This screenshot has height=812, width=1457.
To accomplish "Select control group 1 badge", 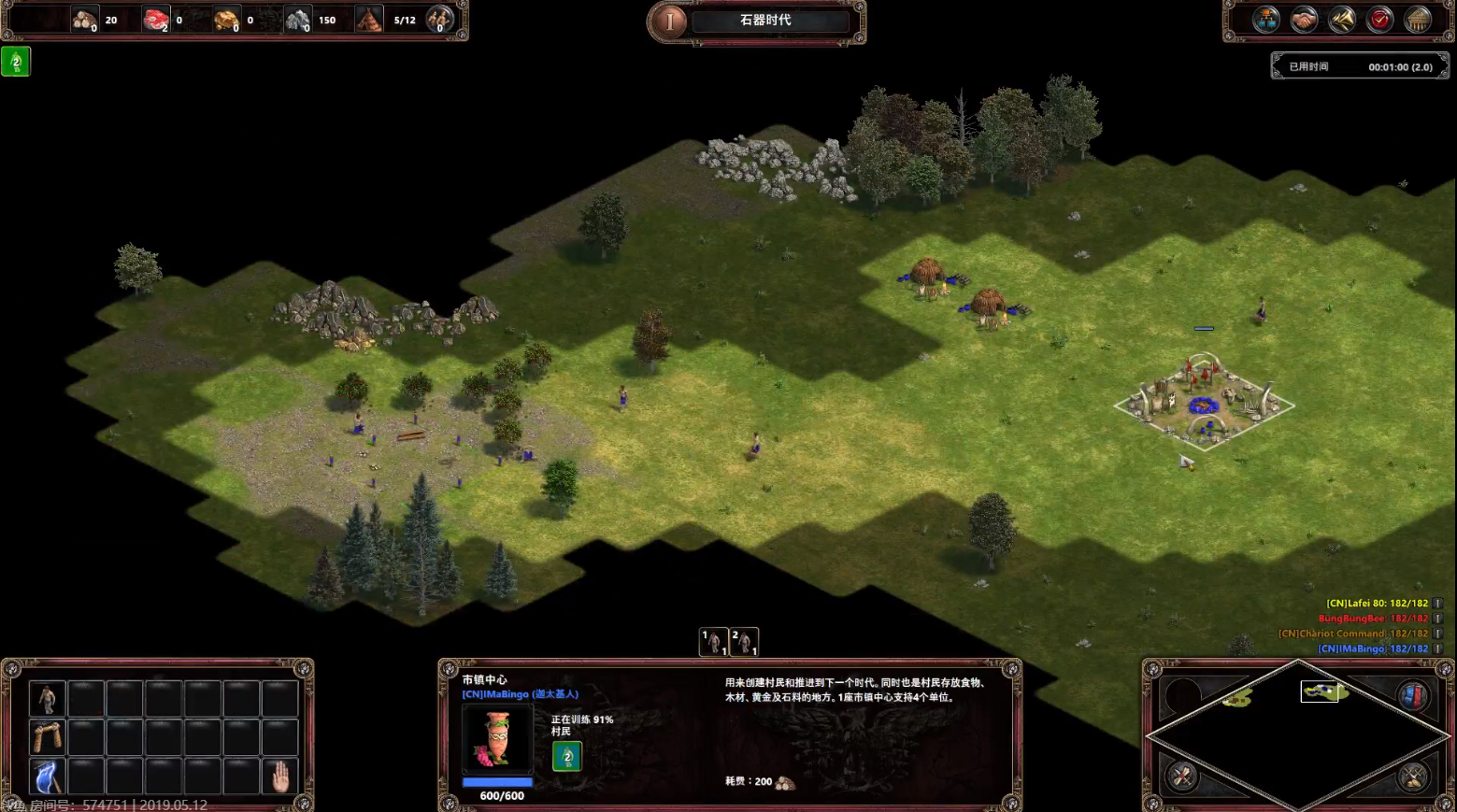I will 714,642.
